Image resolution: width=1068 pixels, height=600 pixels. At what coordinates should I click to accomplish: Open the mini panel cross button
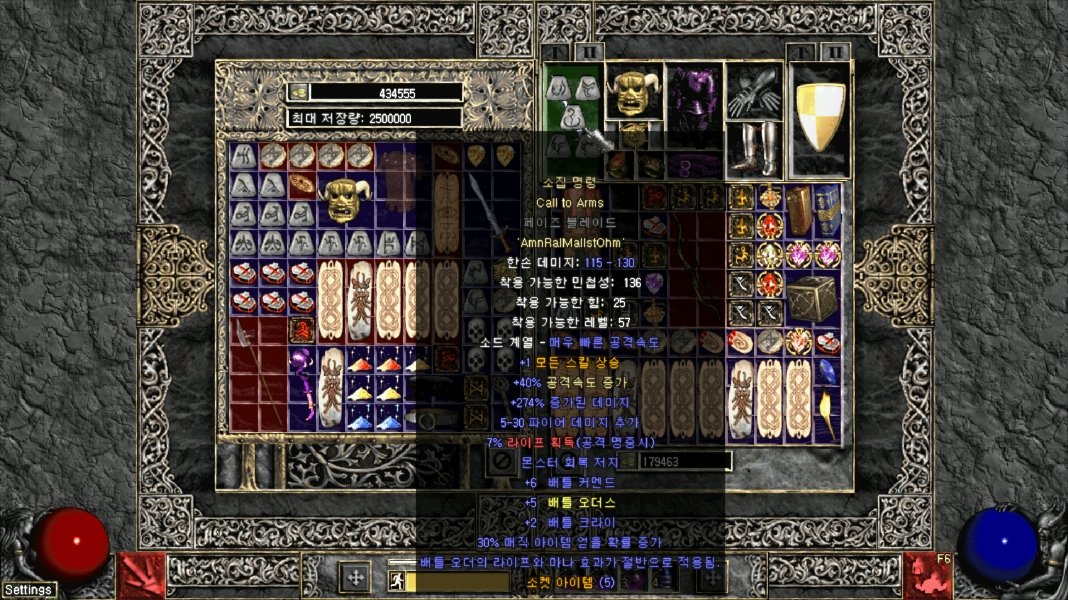[x=354, y=578]
